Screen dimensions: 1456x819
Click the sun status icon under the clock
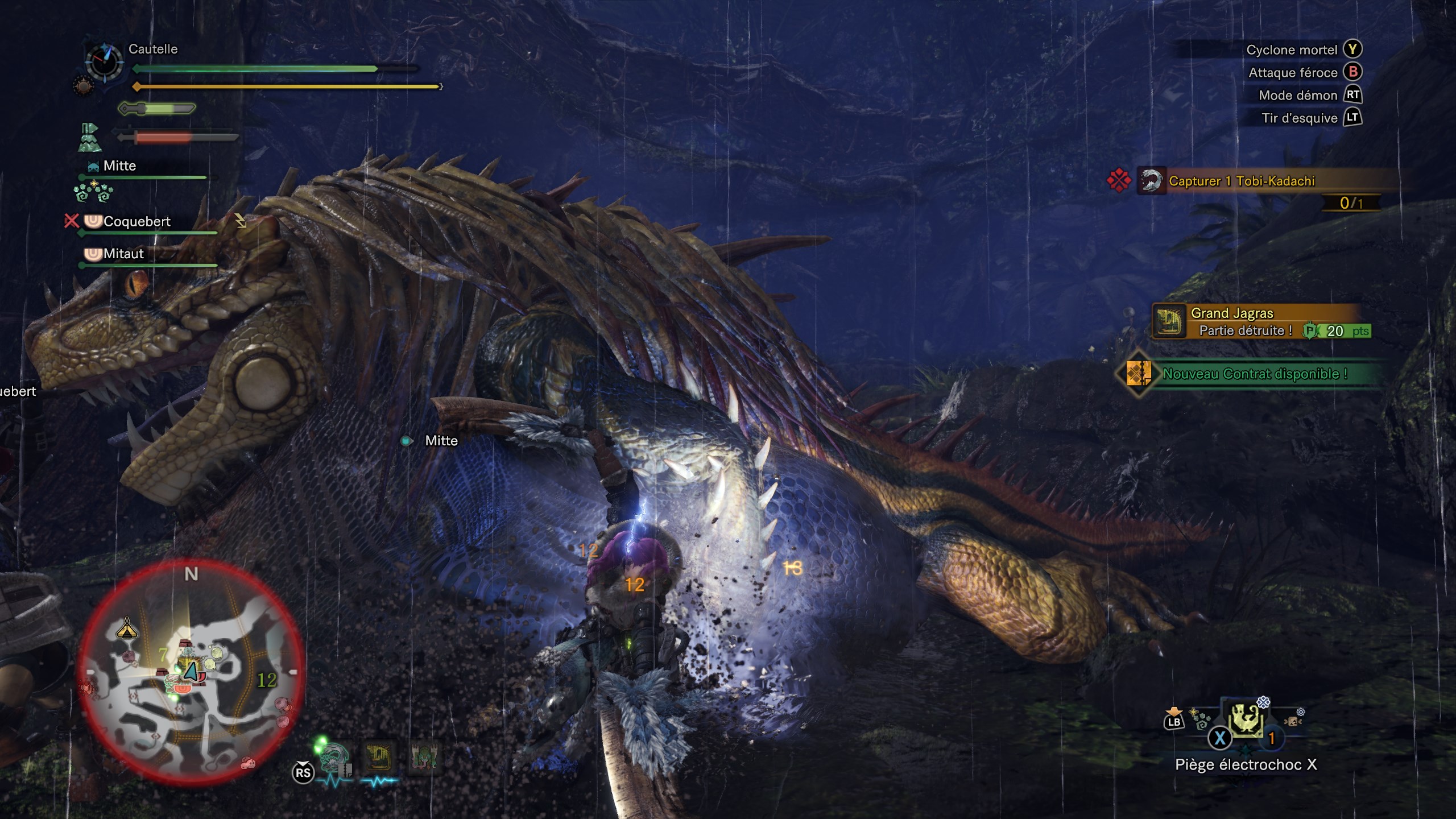click(x=82, y=87)
